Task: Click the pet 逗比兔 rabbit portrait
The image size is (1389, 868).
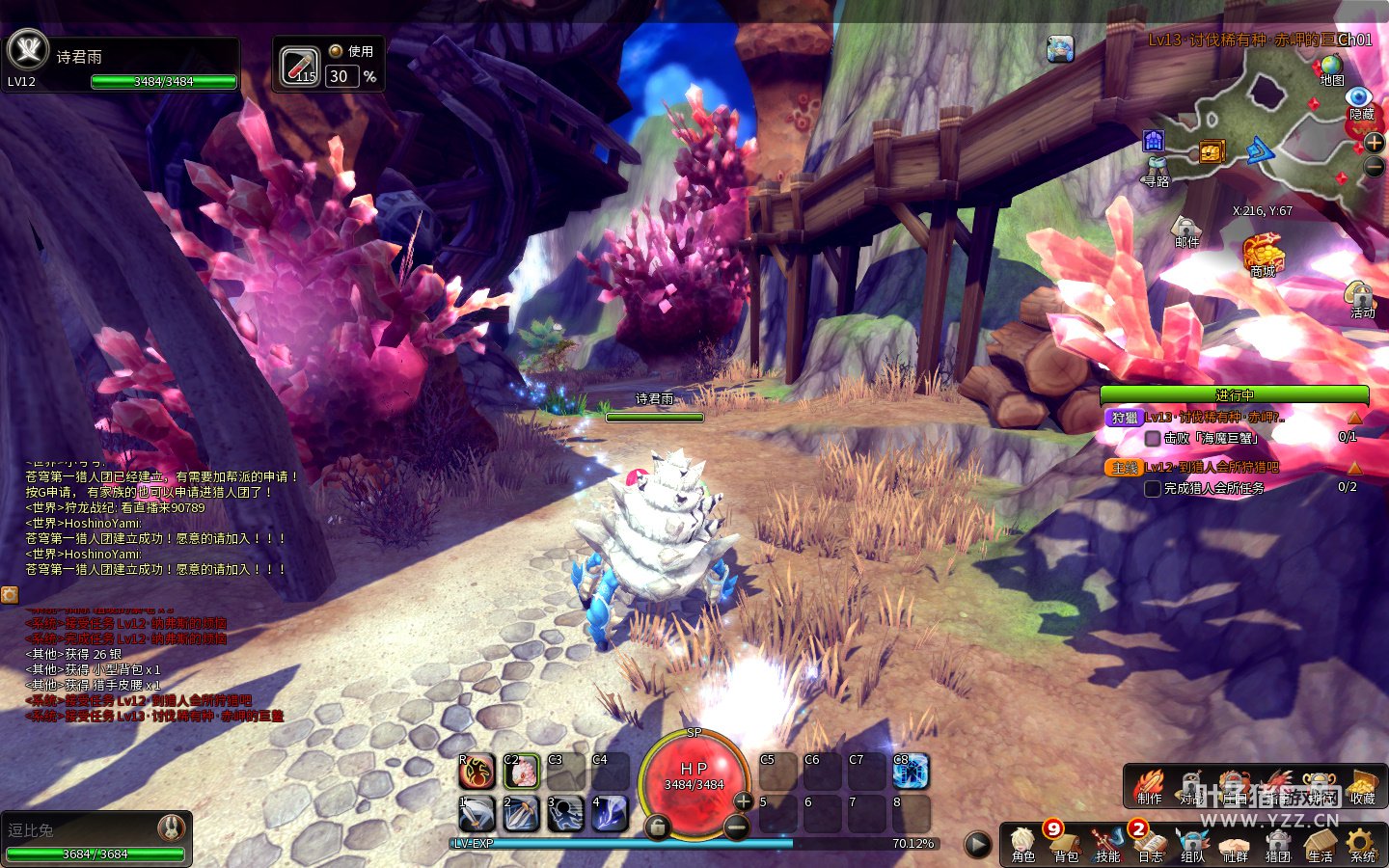Action: coord(171,827)
